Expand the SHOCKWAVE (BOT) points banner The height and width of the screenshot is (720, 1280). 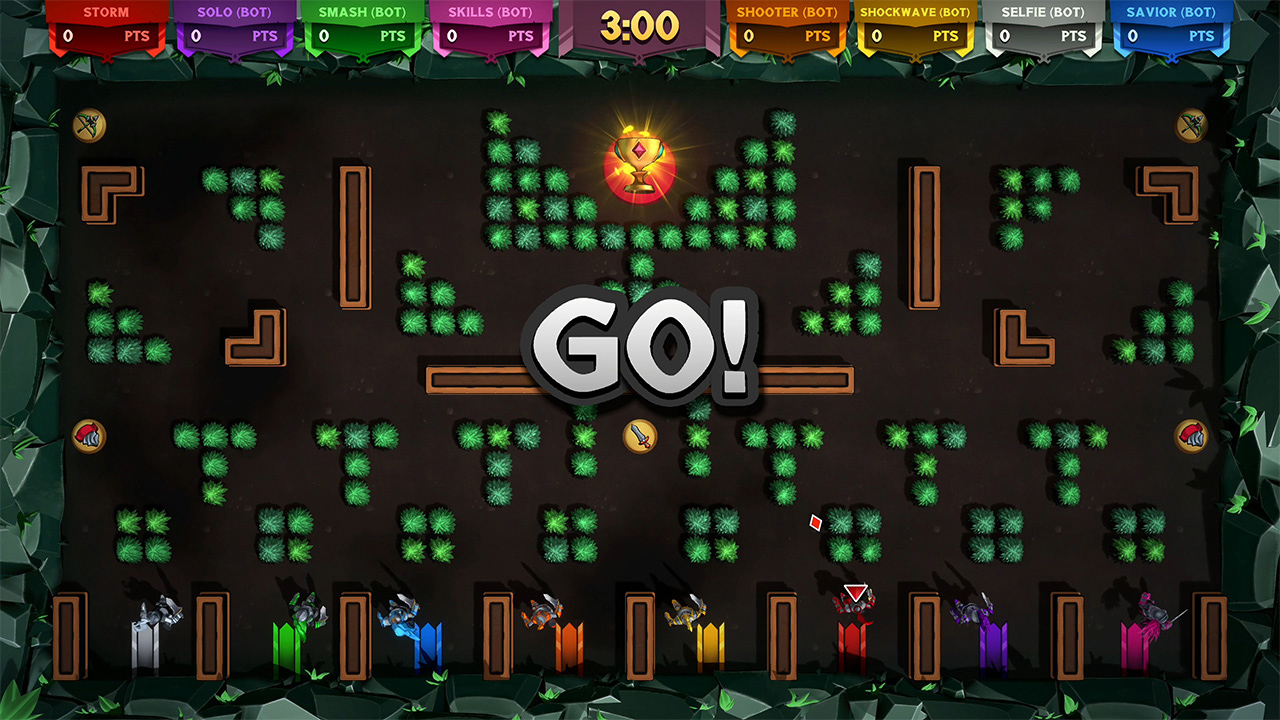916,23
